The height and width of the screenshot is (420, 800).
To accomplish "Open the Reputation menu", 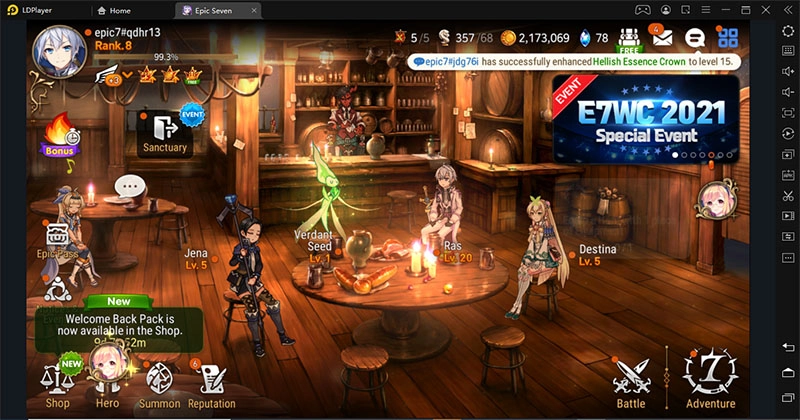I will (x=211, y=383).
